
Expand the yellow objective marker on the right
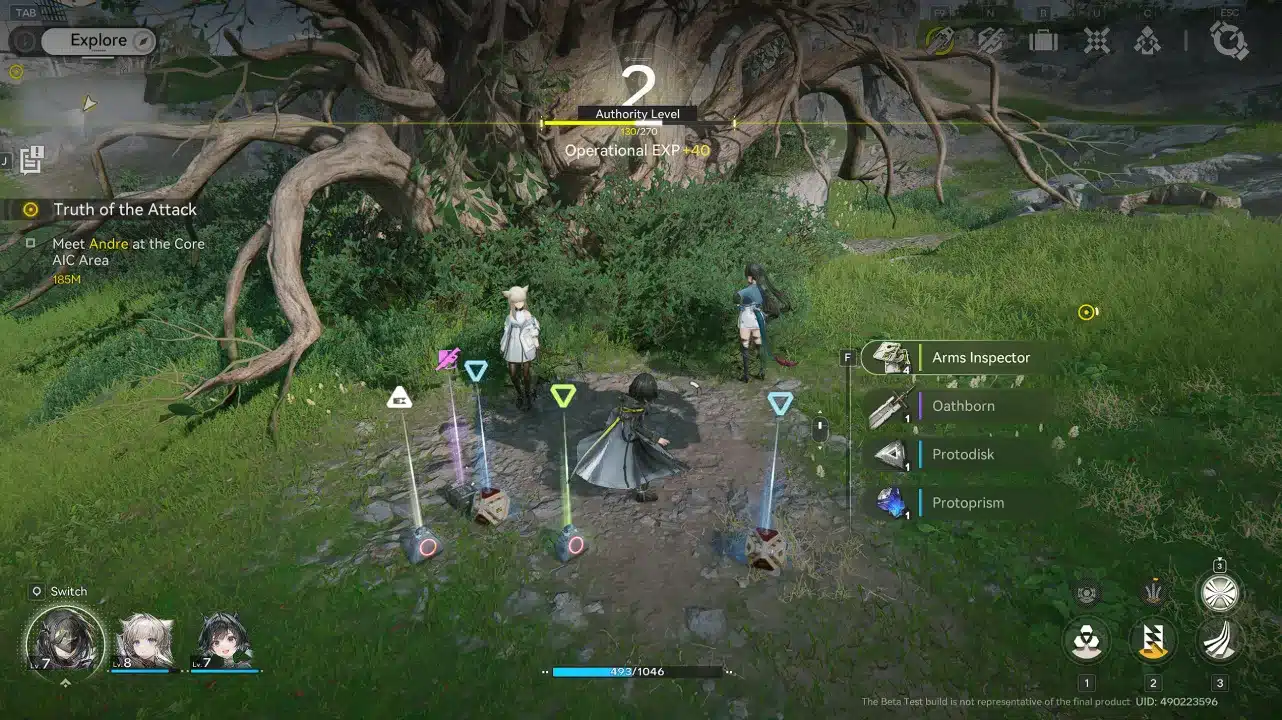pos(1086,311)
